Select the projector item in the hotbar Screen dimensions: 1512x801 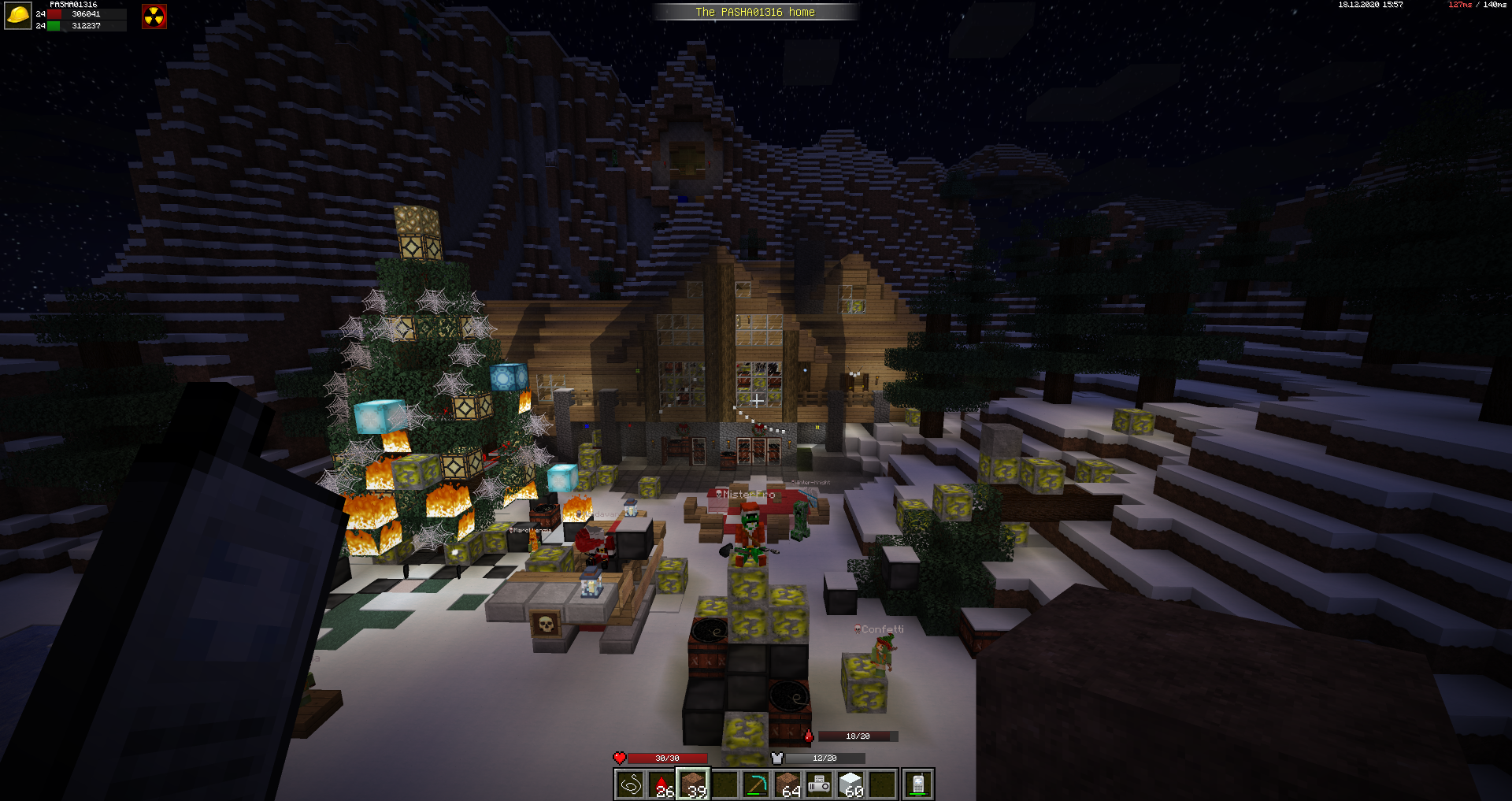(x=819, y=784)
